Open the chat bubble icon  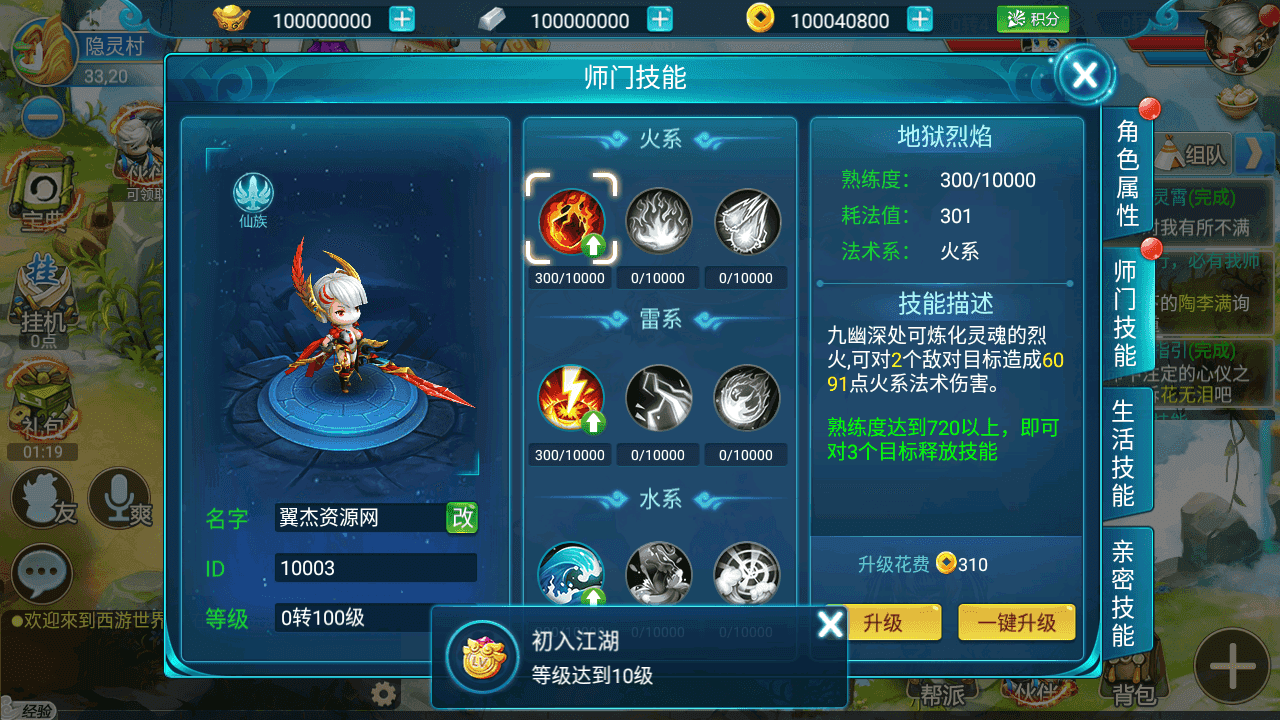tap(42, 574)
